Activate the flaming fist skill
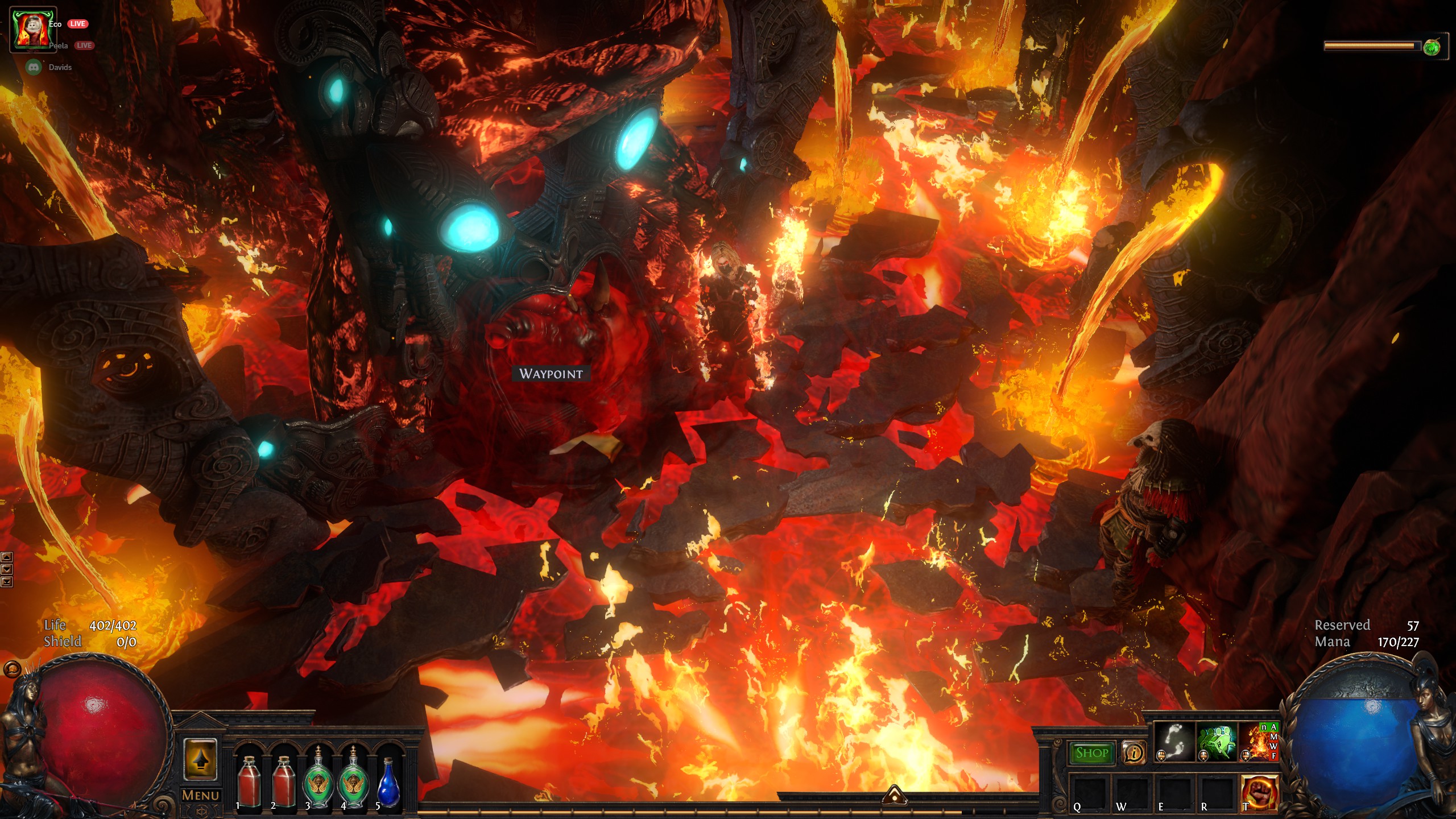1456x819 pixels. pos(1259,793)
